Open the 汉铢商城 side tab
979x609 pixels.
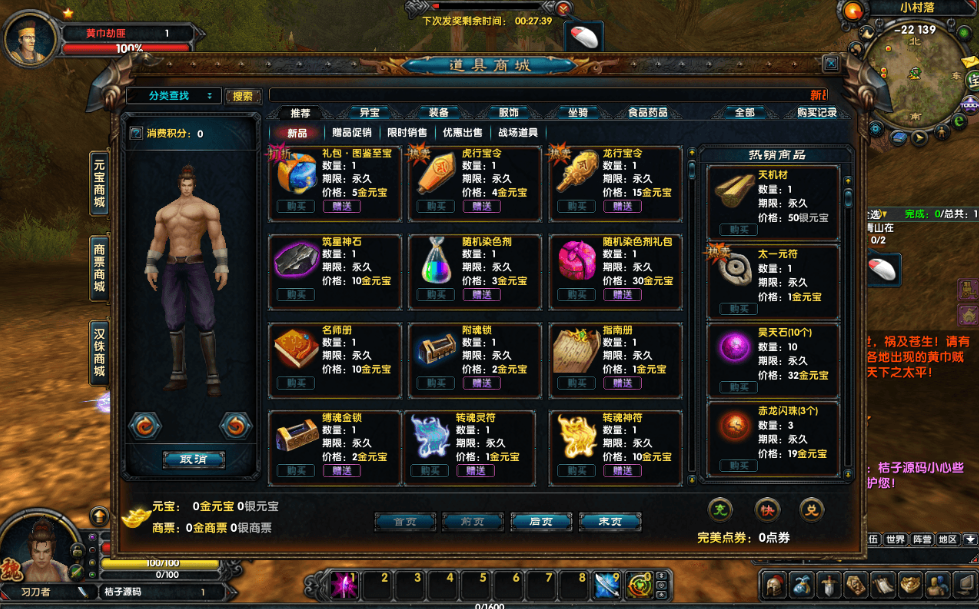tap(99, 354)
